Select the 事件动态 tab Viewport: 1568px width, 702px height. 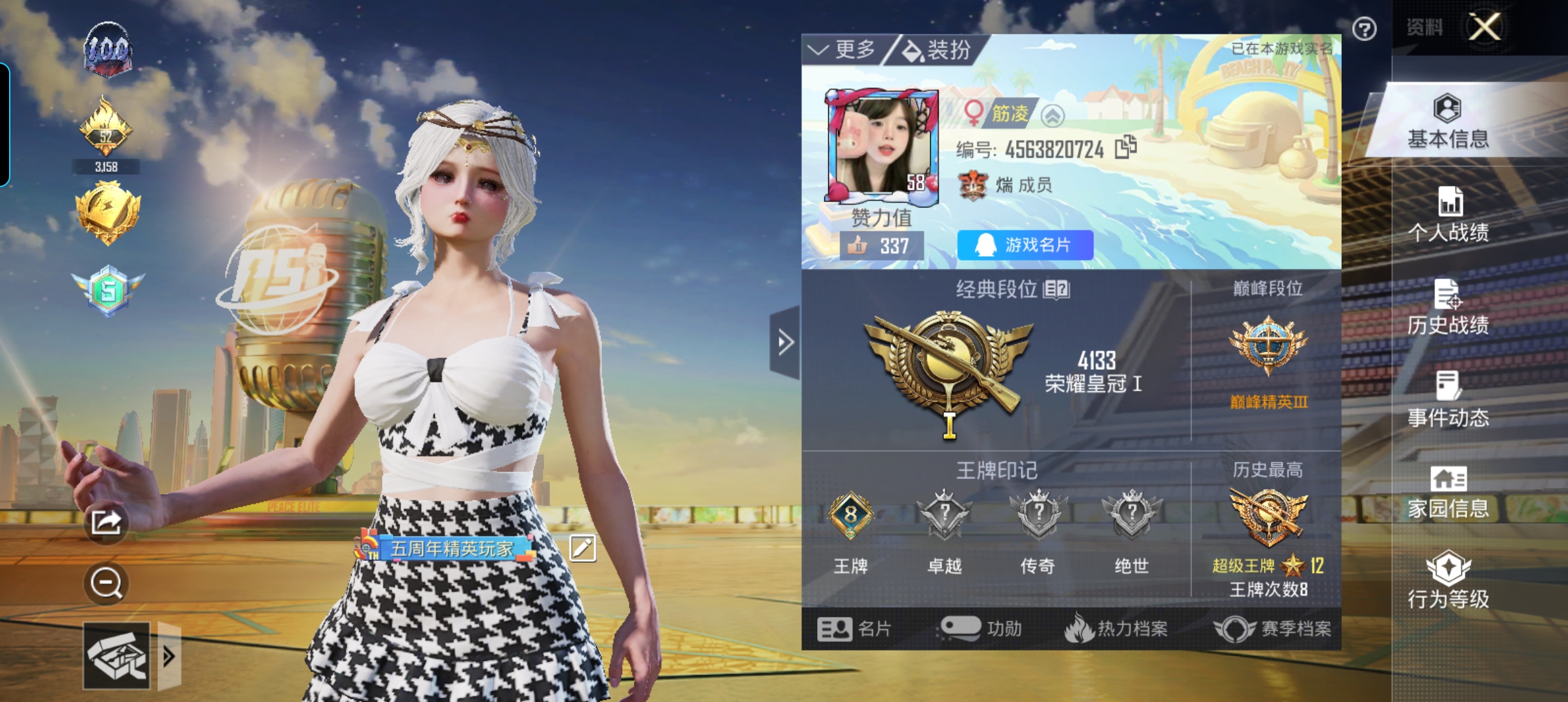click(1448, 400)
